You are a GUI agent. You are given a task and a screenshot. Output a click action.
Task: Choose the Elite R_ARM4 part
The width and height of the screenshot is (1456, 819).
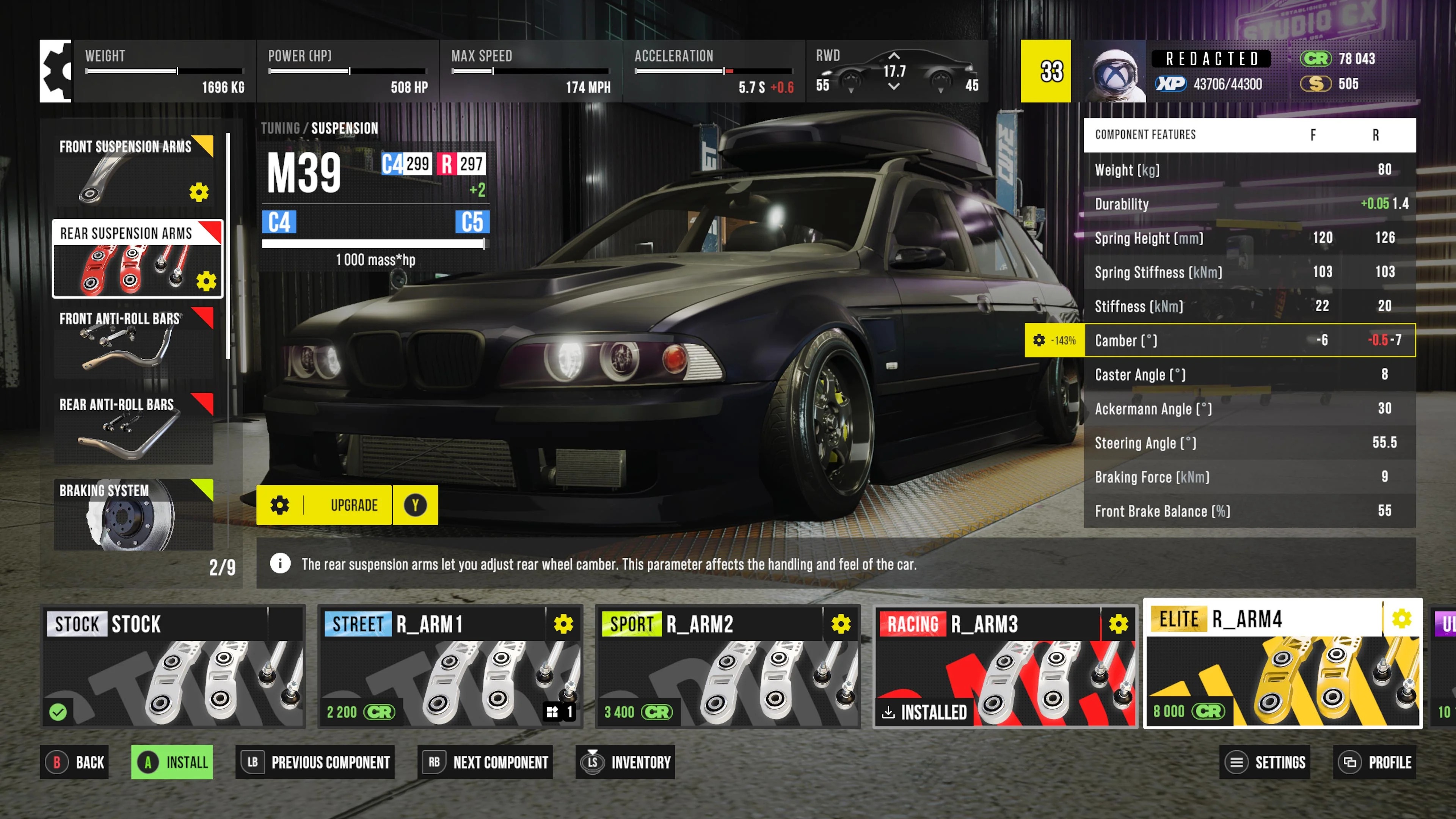pos(1282,663)
